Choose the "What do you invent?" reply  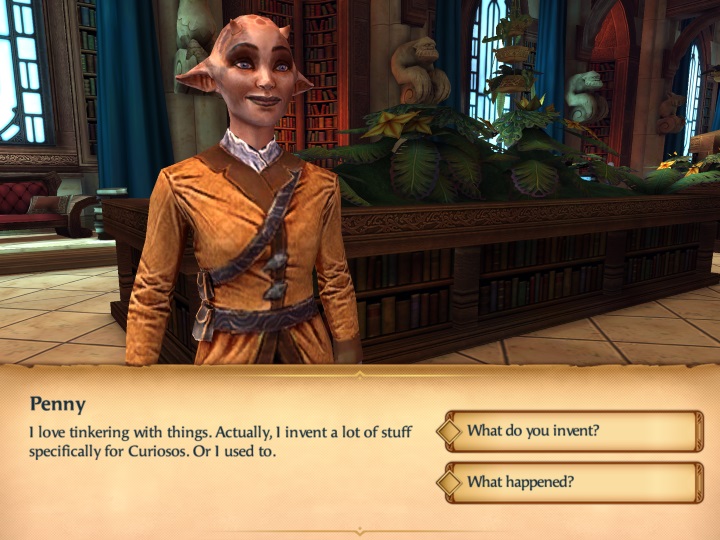point(572,431)
